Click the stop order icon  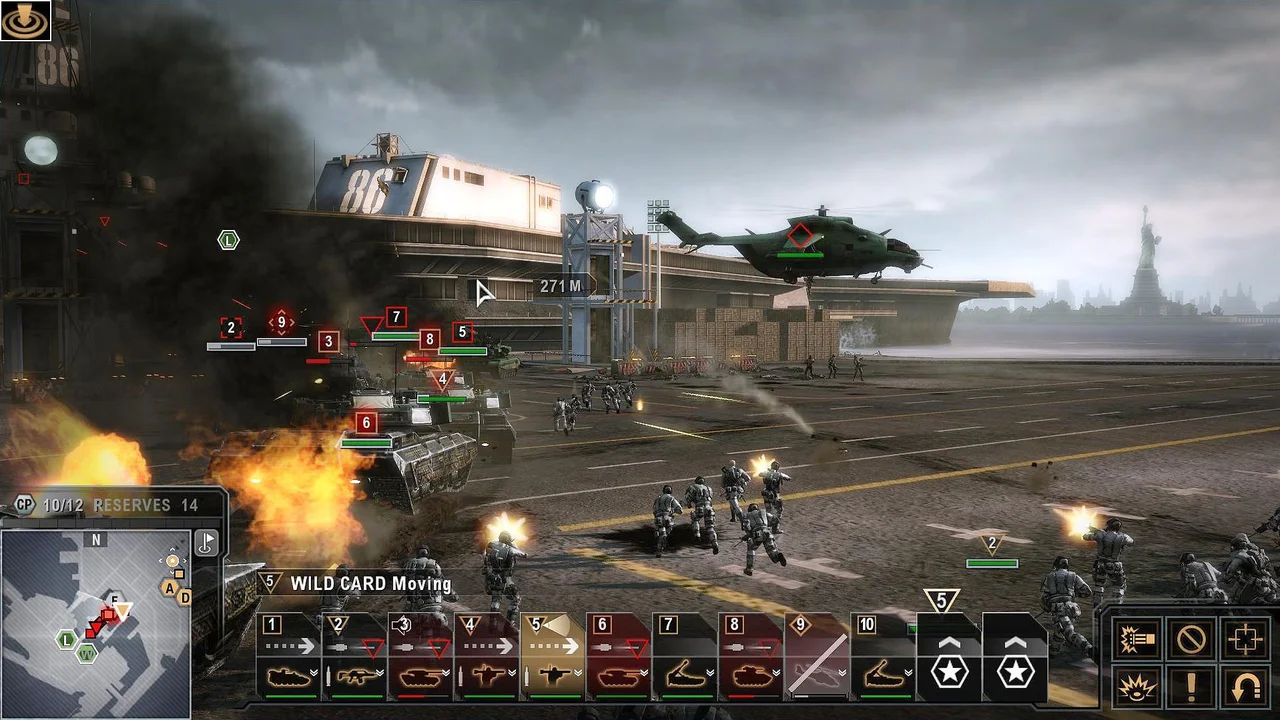click(x=1190, y=638)
